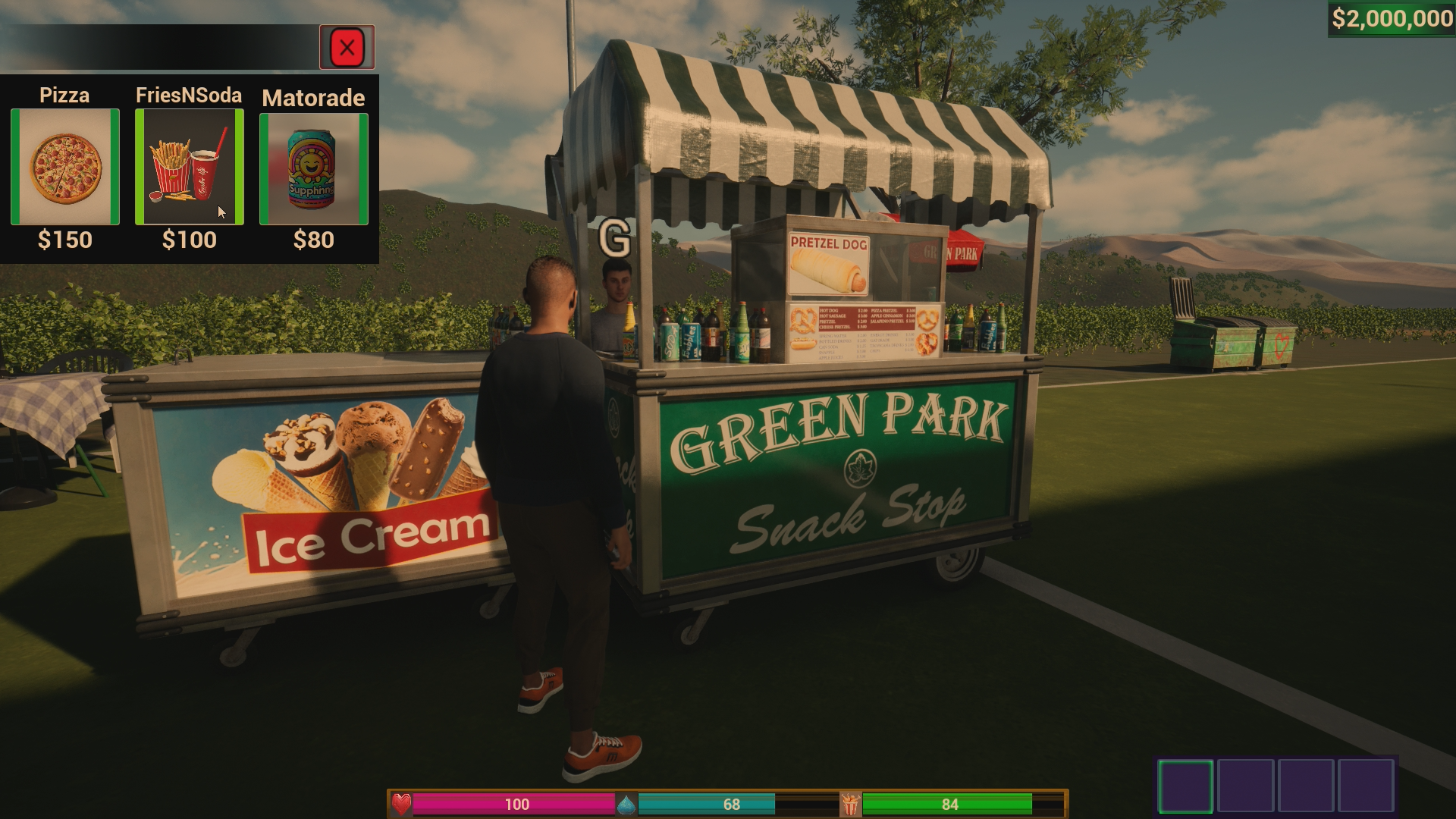Close the snack shop menu

coord(347,48)
